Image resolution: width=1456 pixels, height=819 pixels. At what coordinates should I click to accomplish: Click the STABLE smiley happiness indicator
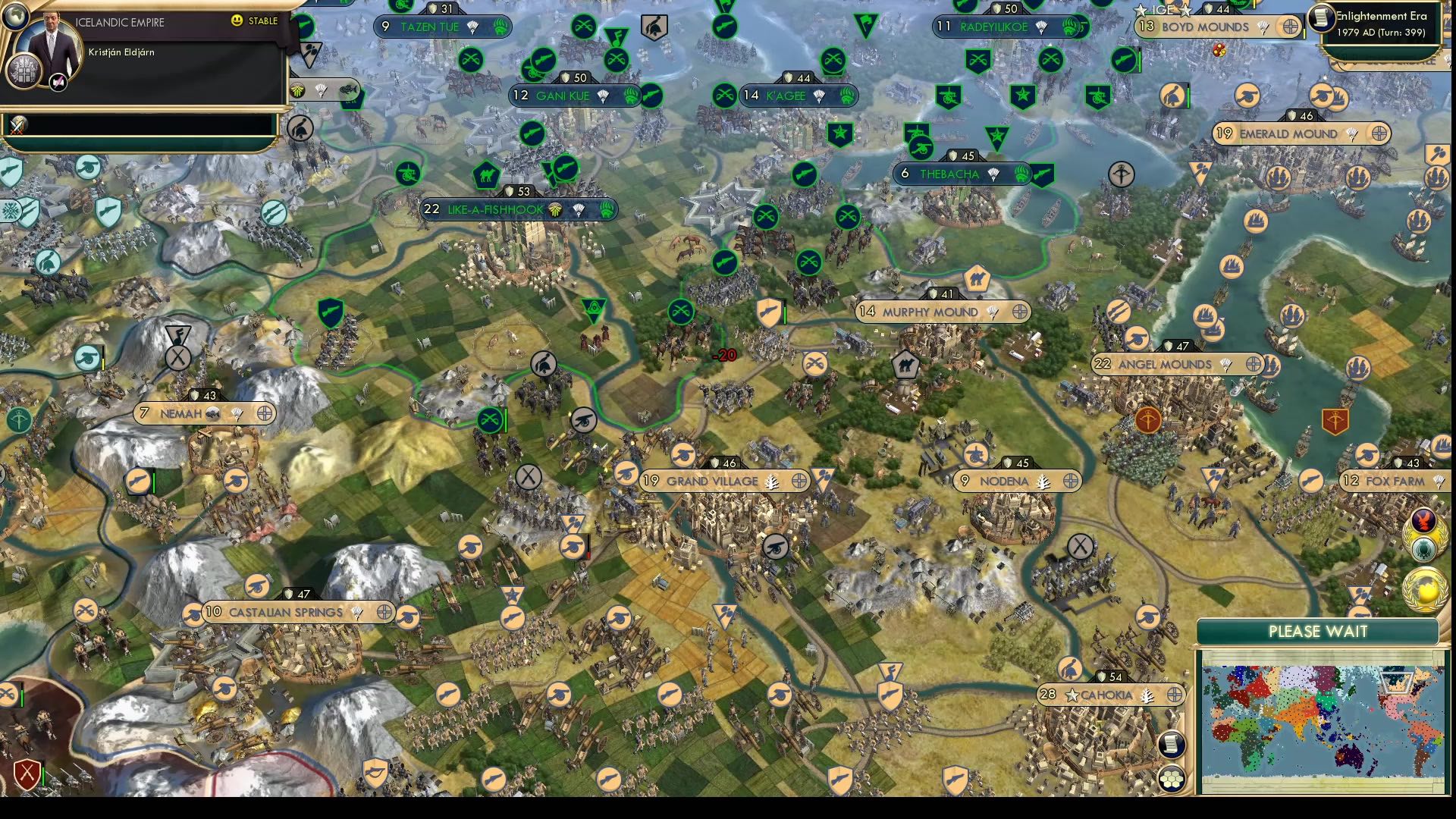click(x=239, y=20)
